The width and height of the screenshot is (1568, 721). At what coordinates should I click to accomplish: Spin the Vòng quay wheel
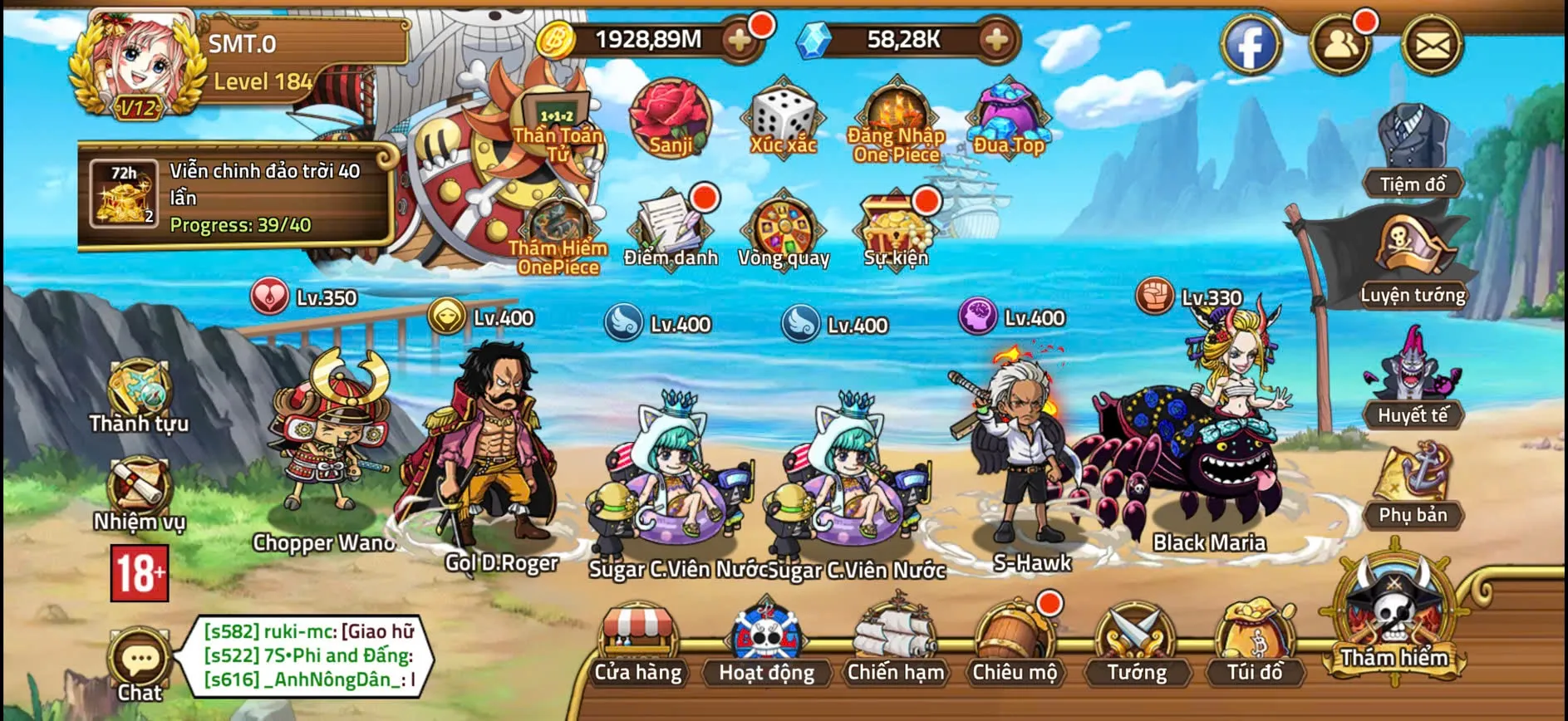(783, 230)
